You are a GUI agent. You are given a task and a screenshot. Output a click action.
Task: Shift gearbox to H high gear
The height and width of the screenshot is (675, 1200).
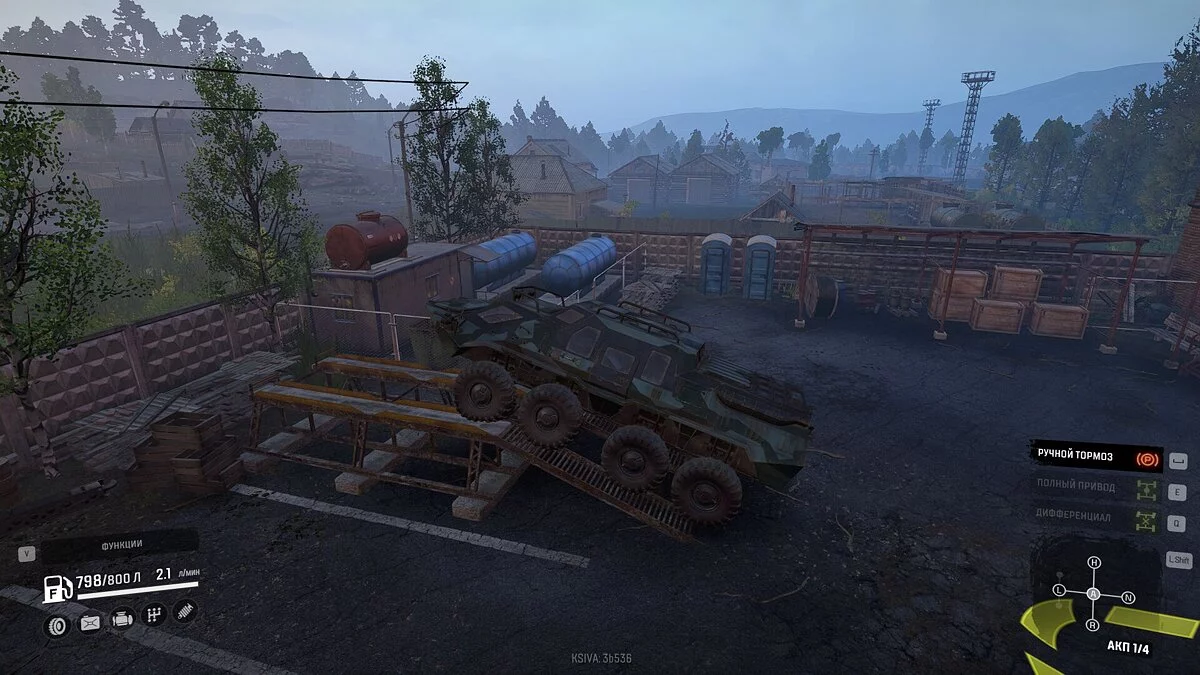click(x=1094, y=563)
